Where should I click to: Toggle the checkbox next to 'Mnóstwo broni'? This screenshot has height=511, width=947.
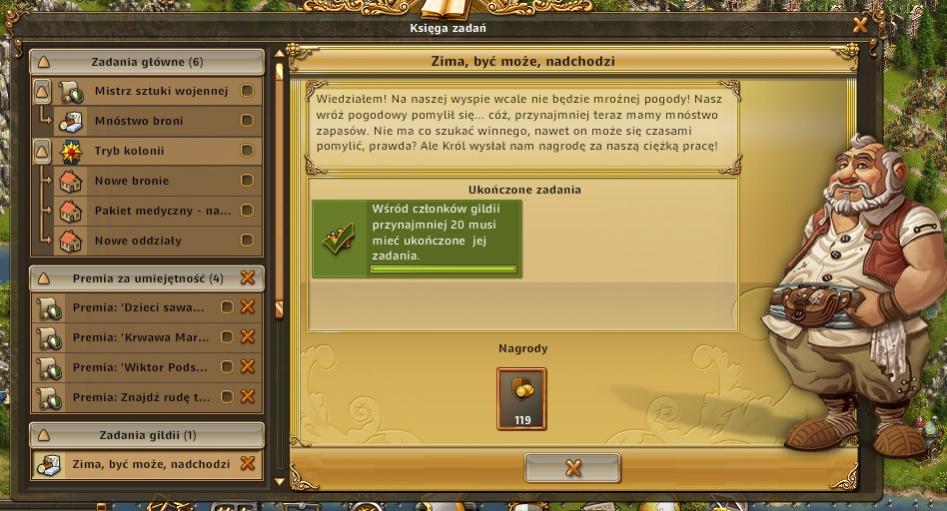[247, 122]
